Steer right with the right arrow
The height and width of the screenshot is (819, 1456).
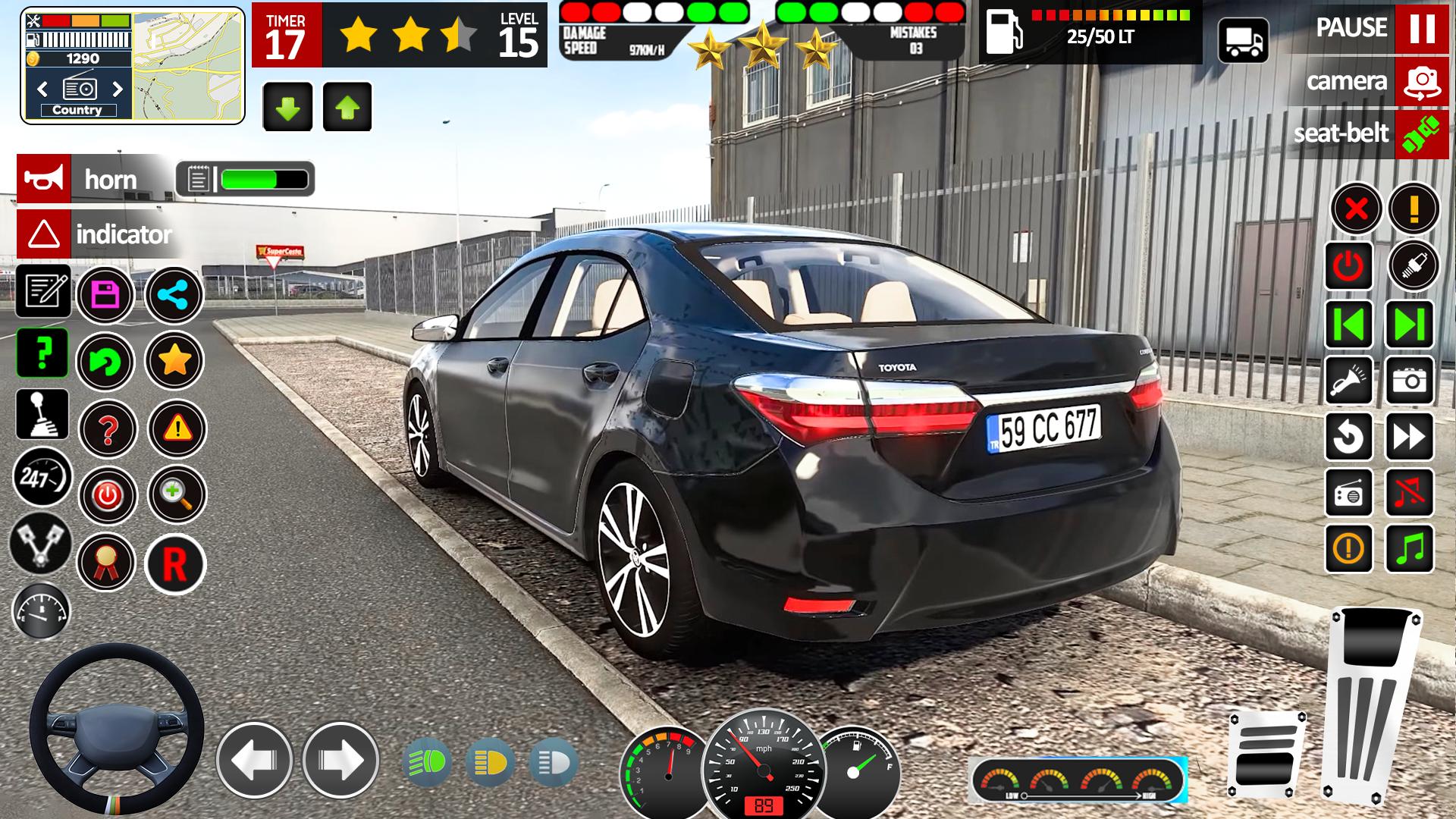coord(340,759)
